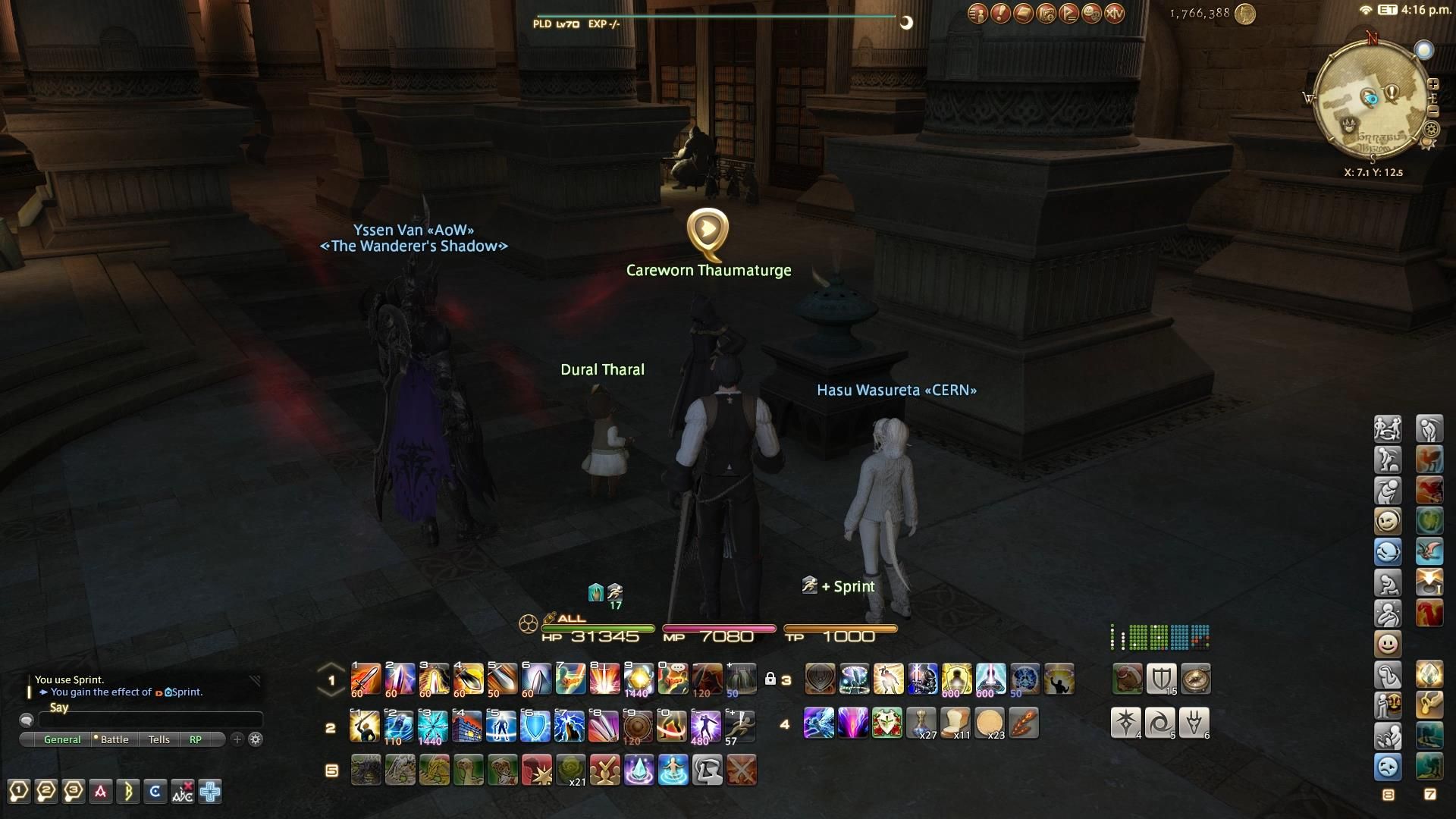
Task: Switch to the RP chat tab
Action: tap(196, 739)
